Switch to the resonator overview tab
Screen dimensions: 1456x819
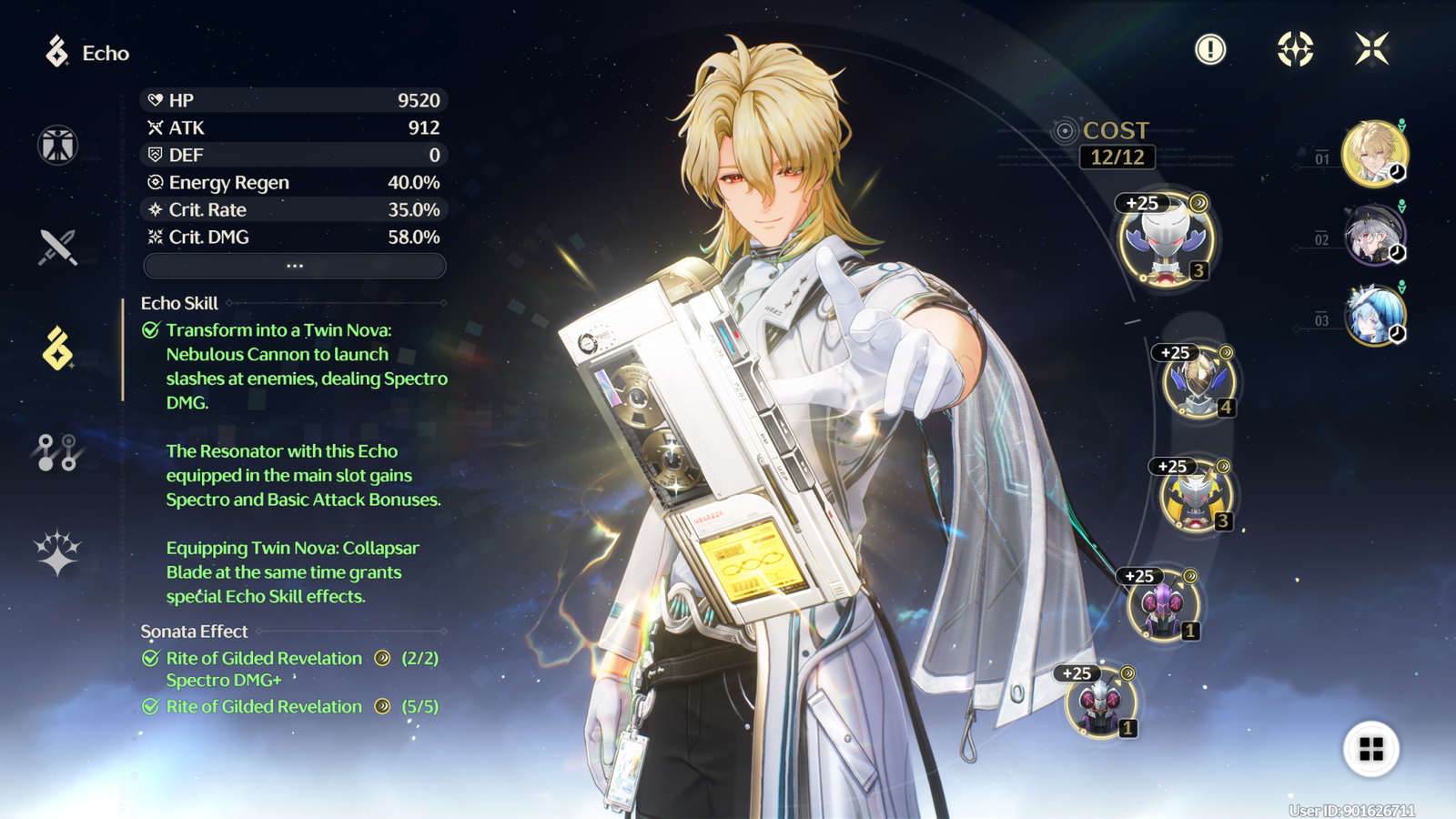57,146
